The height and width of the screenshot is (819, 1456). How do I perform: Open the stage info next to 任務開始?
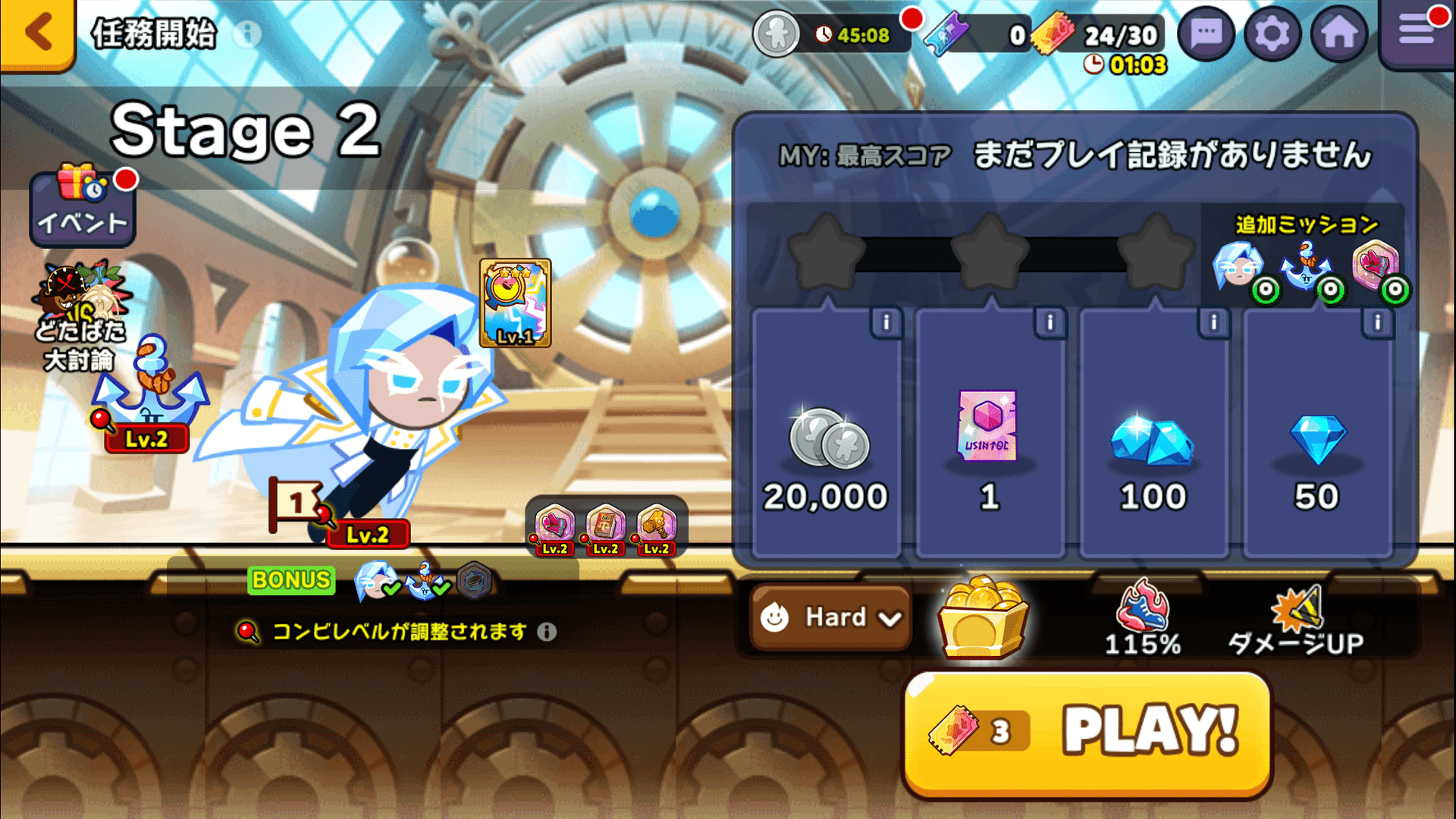pyautogui.click(x=246, y=33)
